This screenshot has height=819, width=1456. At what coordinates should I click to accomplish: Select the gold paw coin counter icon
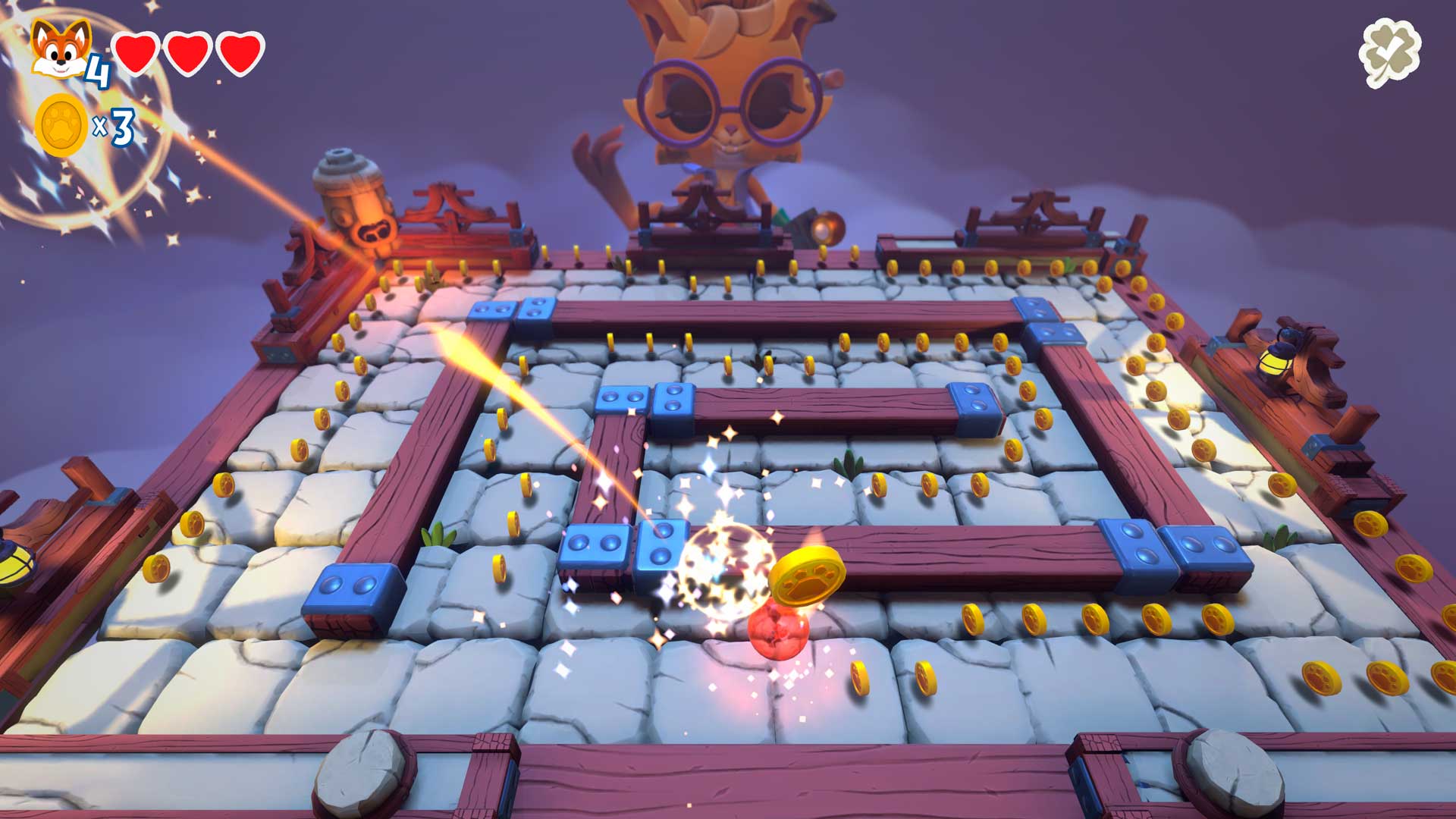(61, 125)
